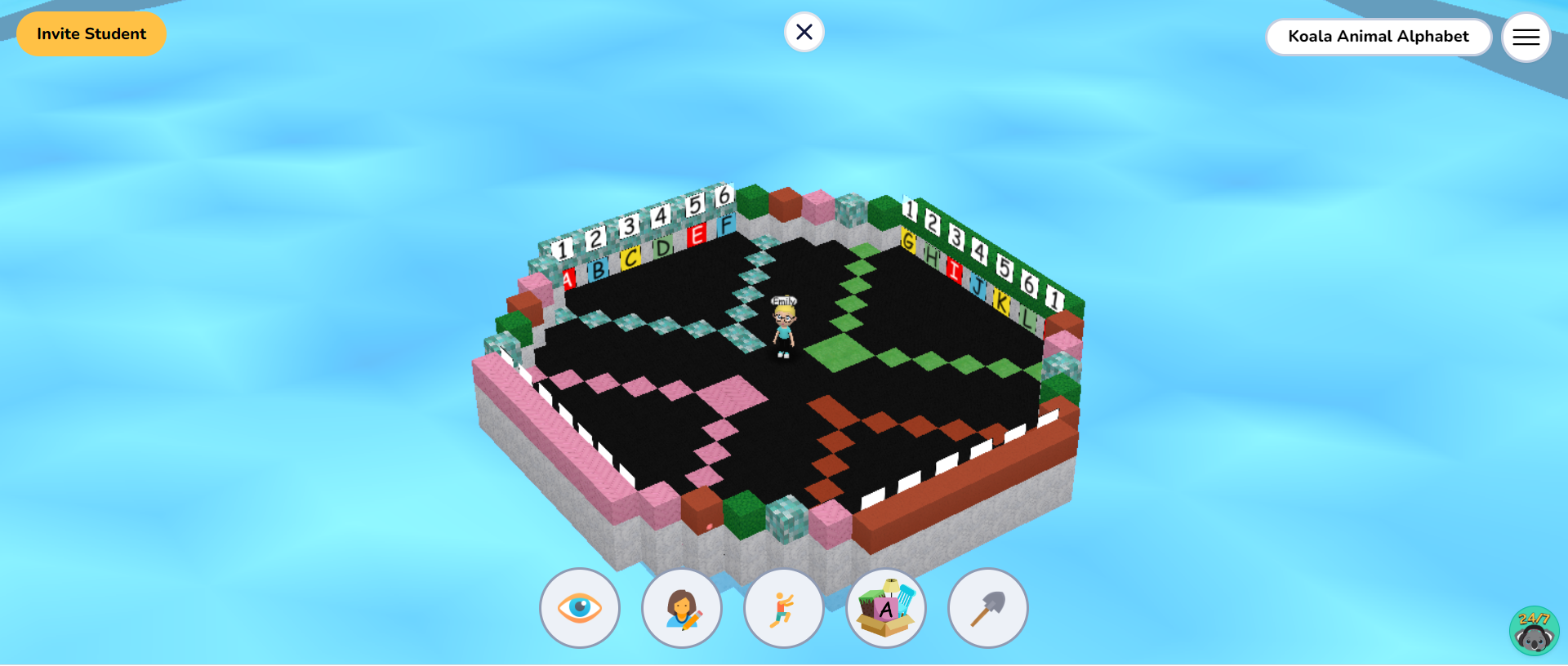Click the letter A block on the left wall
1568x666 pixels.
click(x=568, y=277)
